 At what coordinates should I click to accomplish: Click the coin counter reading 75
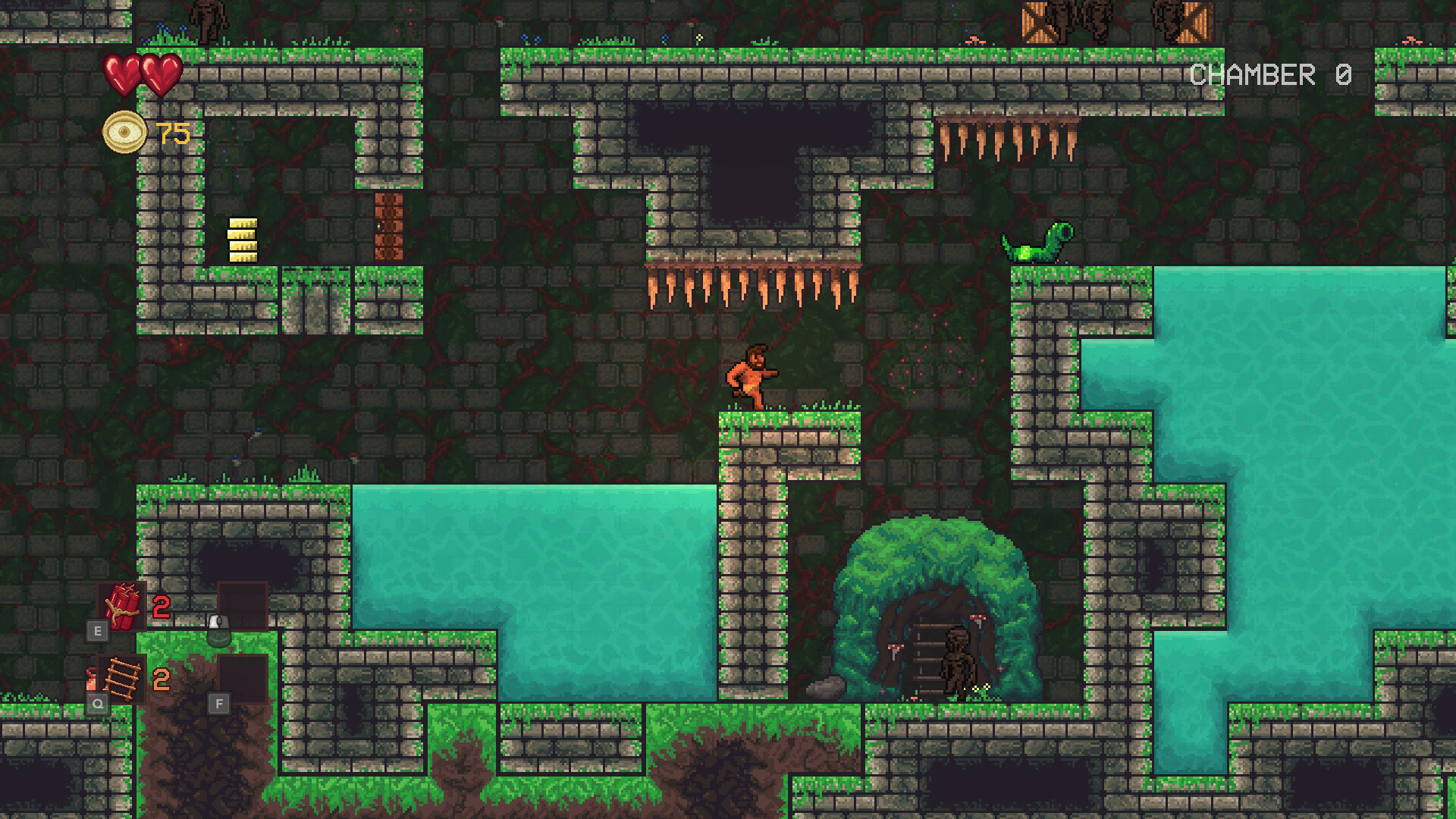171,135
